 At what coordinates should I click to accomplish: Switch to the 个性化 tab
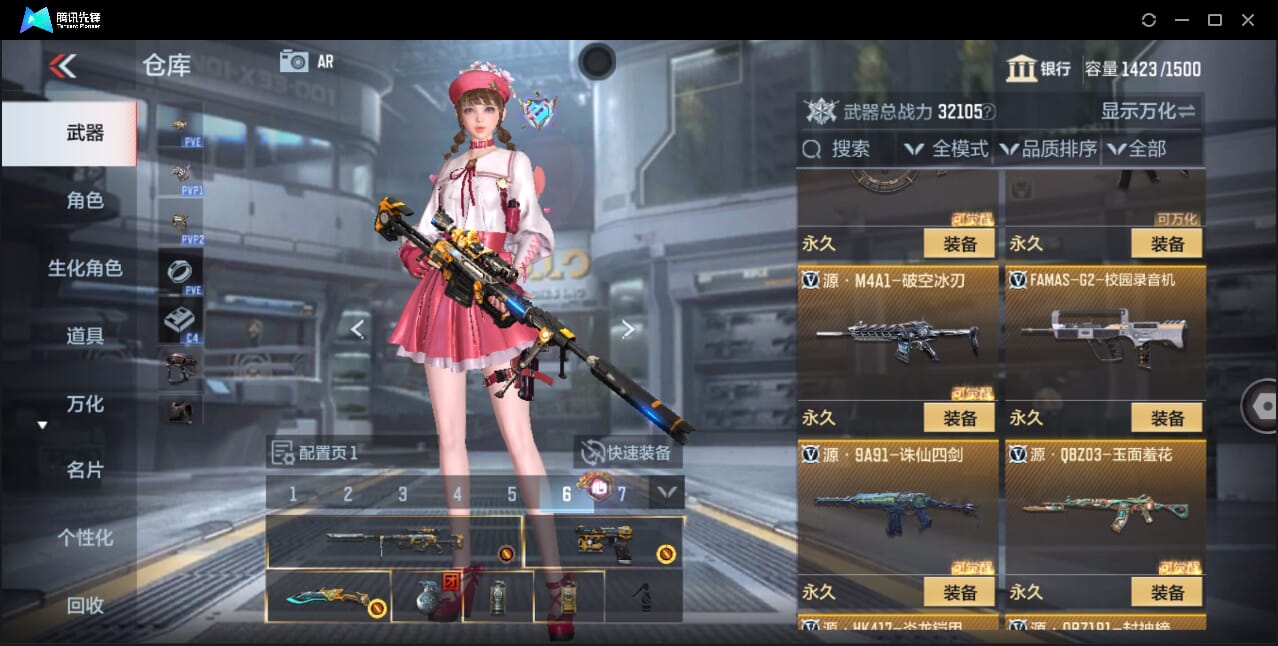[x=85, y=537]
